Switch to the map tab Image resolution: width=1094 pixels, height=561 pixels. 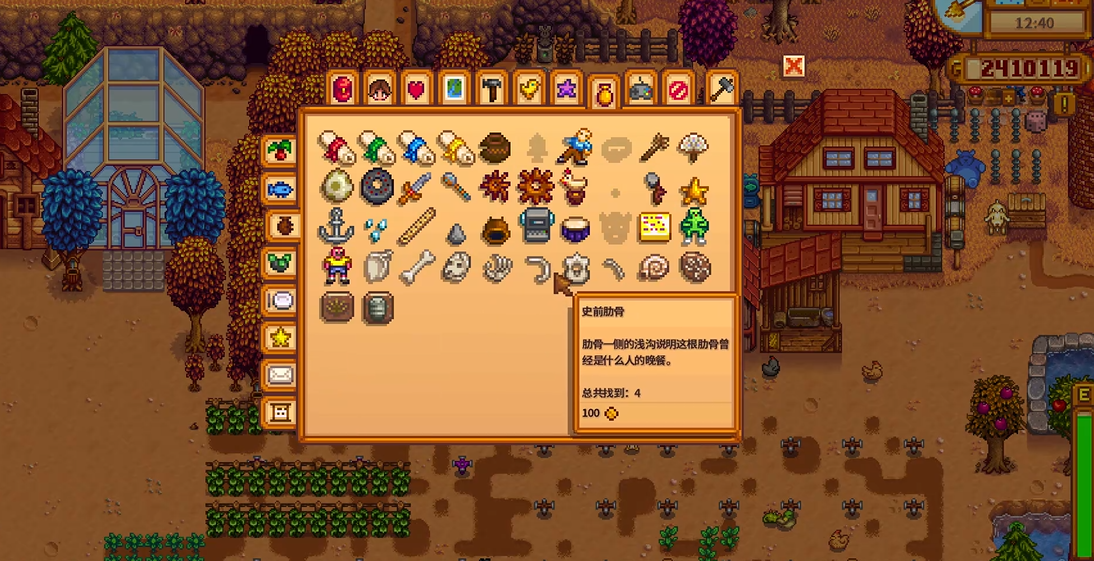(454, 90)
